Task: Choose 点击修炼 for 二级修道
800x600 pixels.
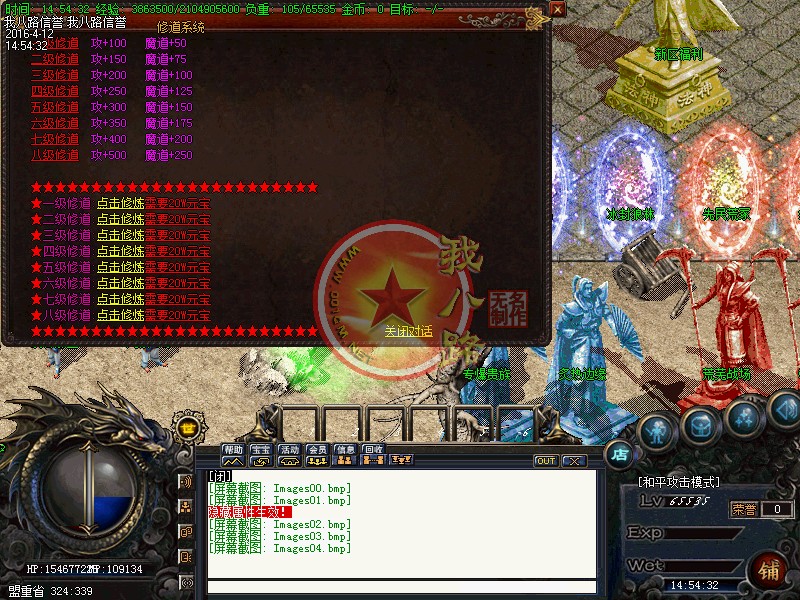Action: tap(120, 219)
